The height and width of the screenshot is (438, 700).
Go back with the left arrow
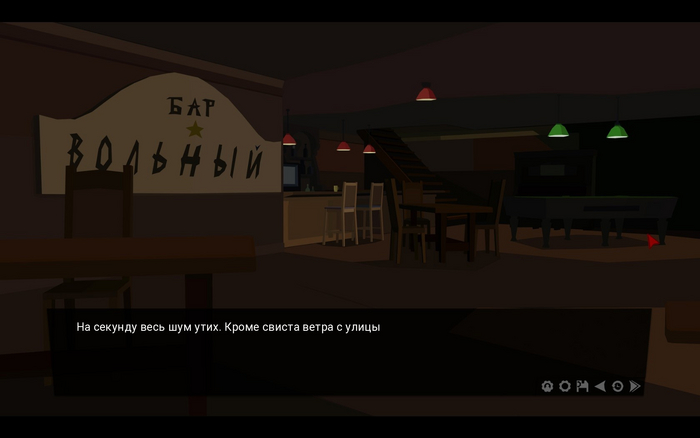point(600,386)
